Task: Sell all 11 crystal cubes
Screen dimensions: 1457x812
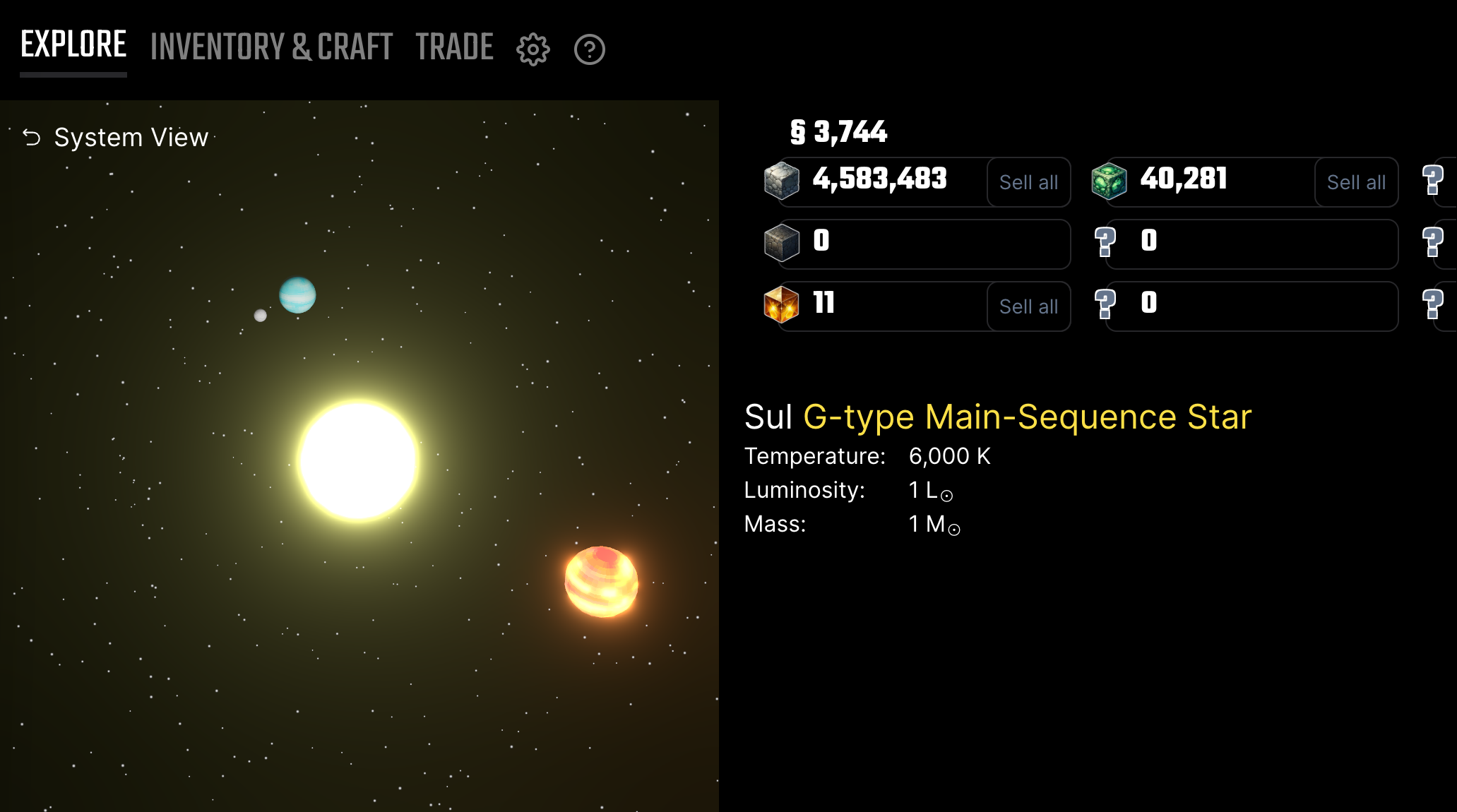Action: (x=1028, y=306)
